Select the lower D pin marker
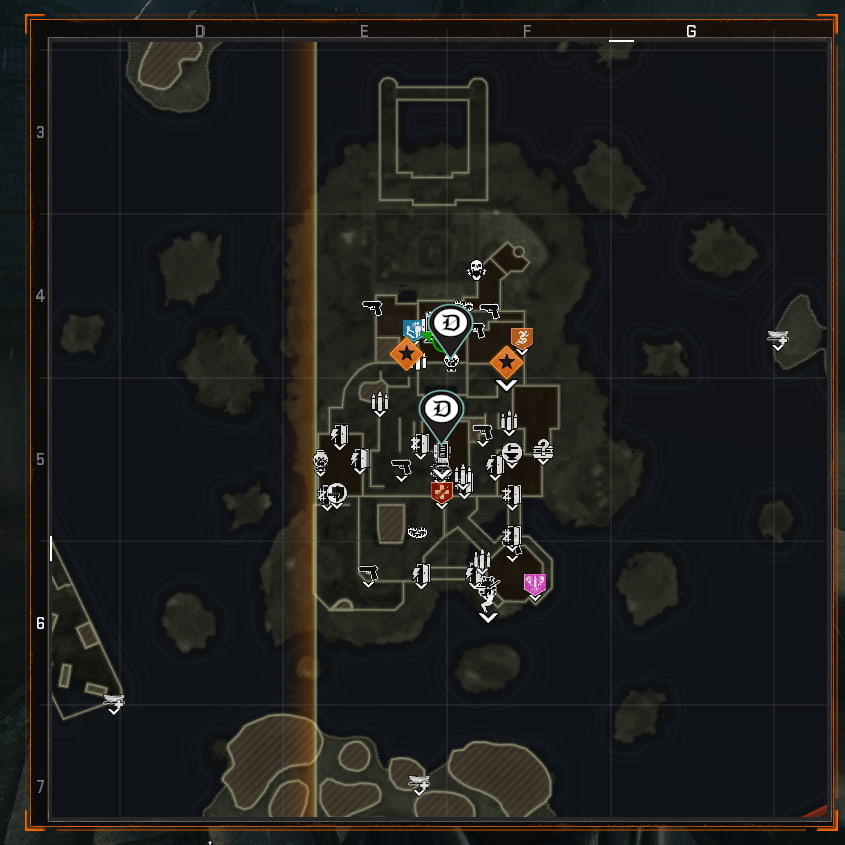845x845 pixels. (x=441, y=408)
